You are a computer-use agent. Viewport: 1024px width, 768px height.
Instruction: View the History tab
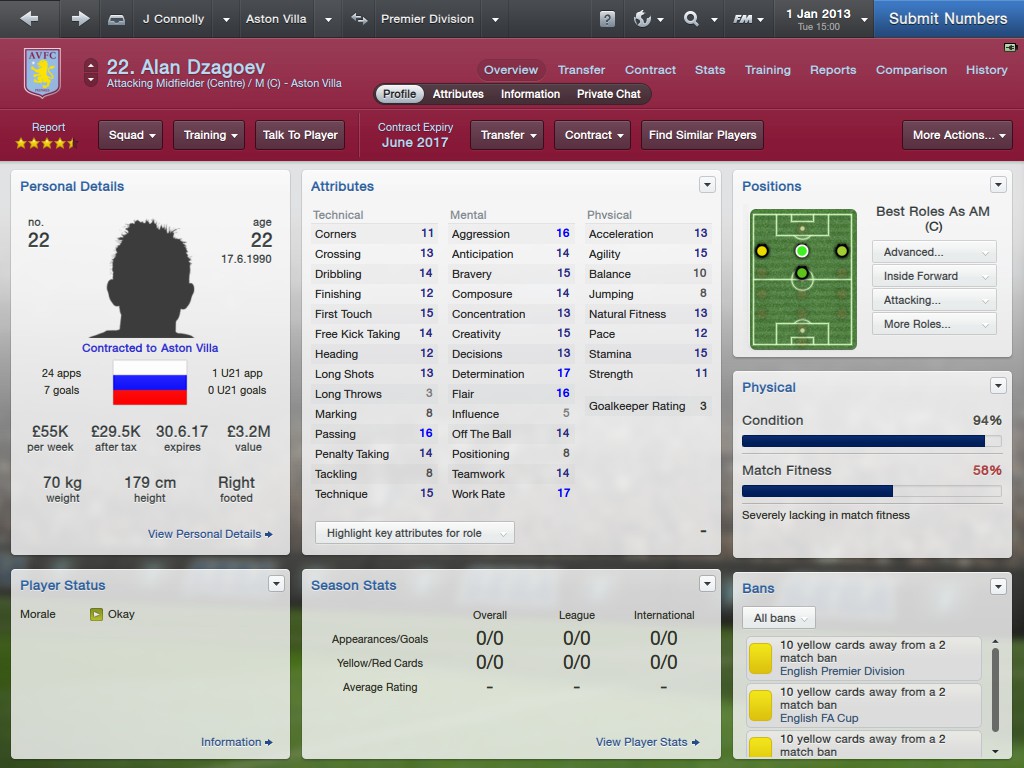986,70
